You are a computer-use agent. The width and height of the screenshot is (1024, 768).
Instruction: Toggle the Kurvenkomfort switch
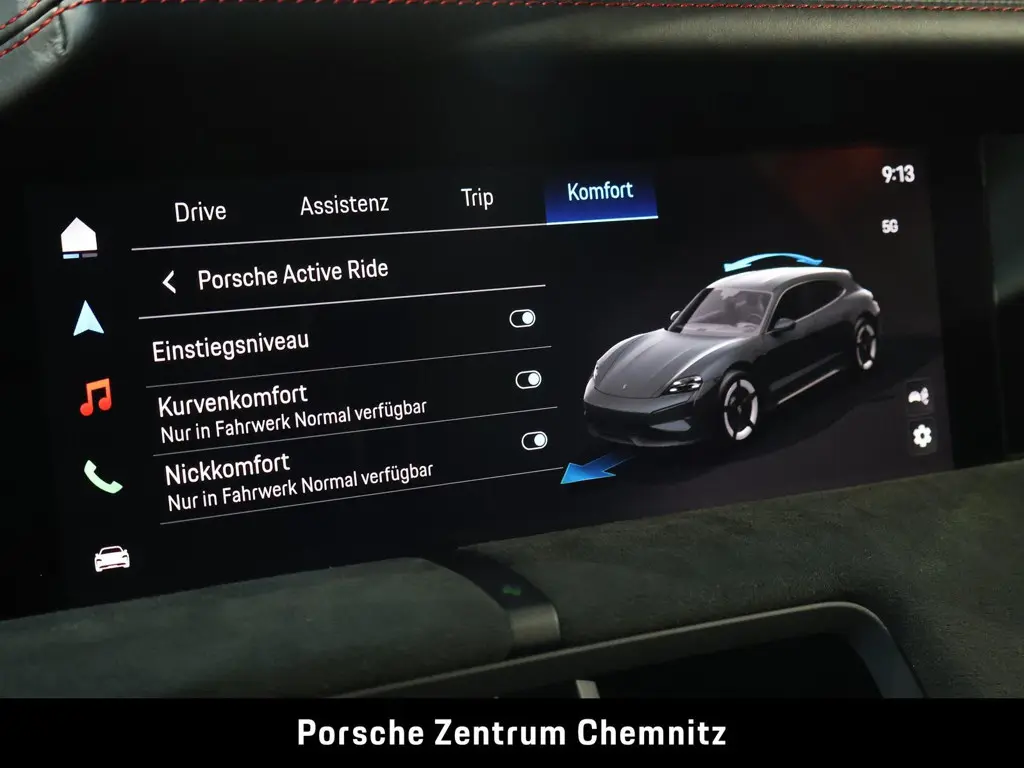(x=528, y=380)
